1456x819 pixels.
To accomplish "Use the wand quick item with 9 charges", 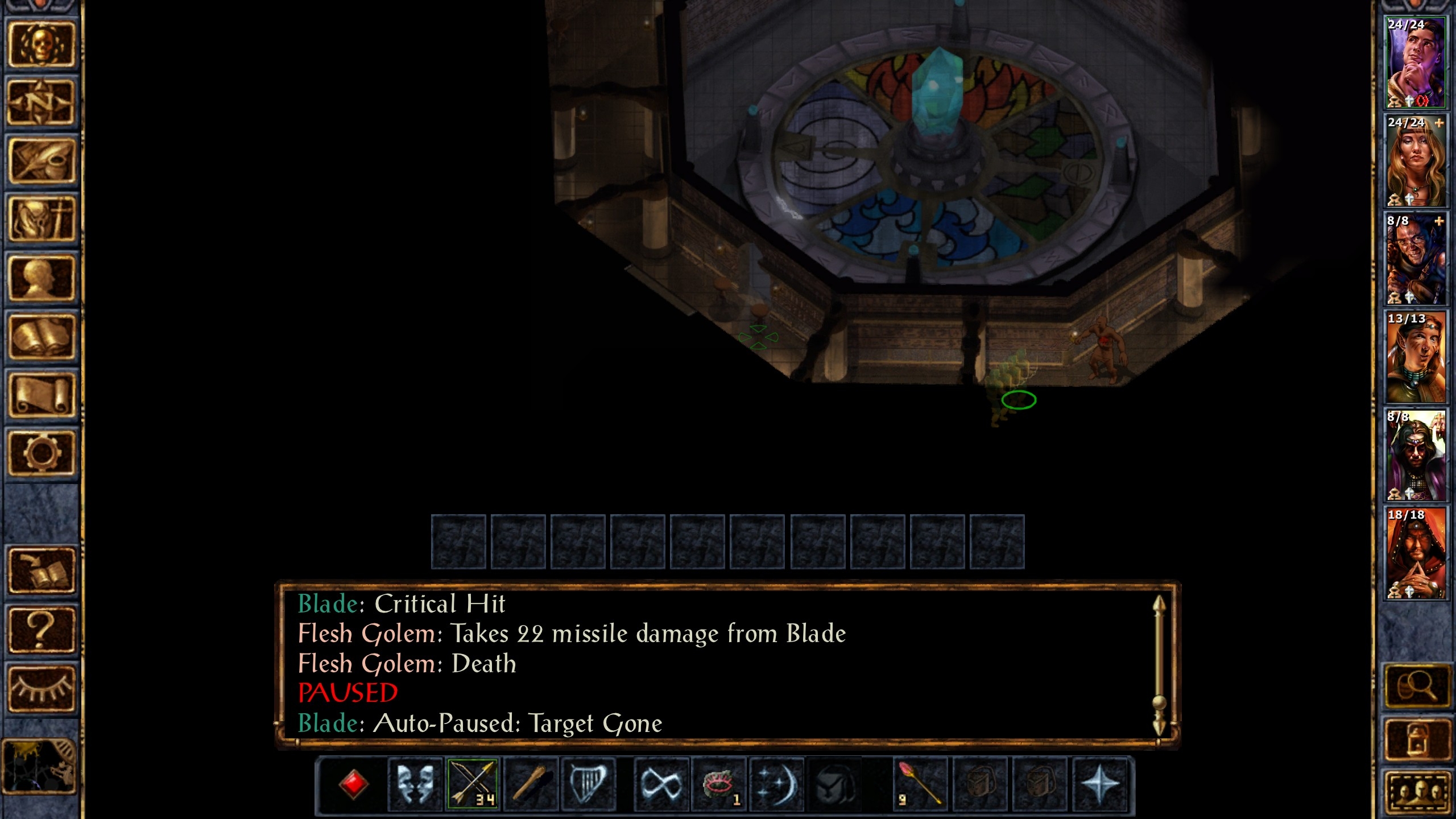I will coord(920,784).
